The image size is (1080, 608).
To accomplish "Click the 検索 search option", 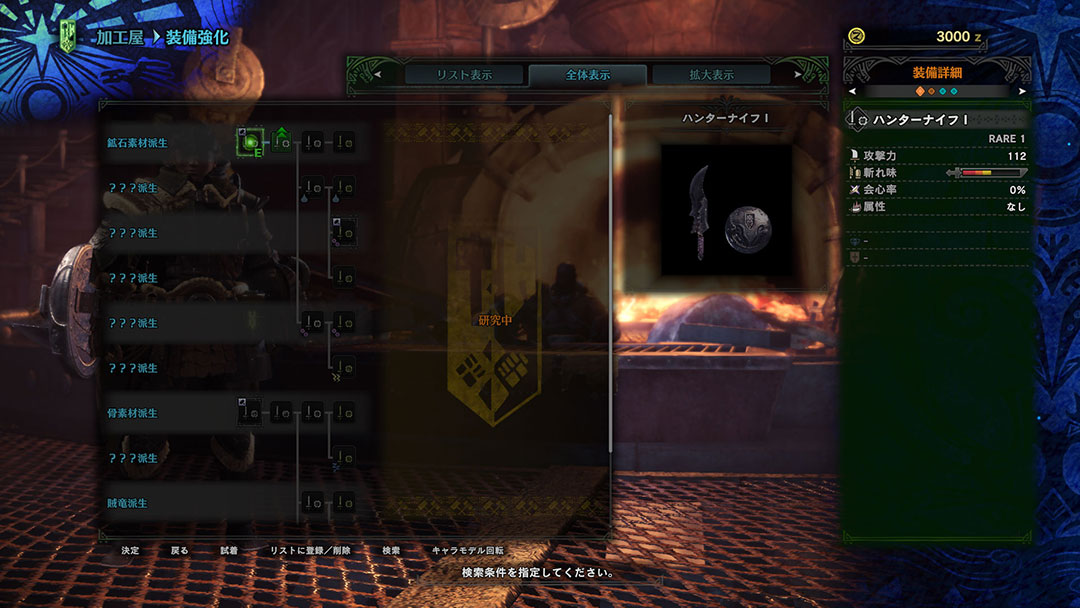I will click(391, 551).
